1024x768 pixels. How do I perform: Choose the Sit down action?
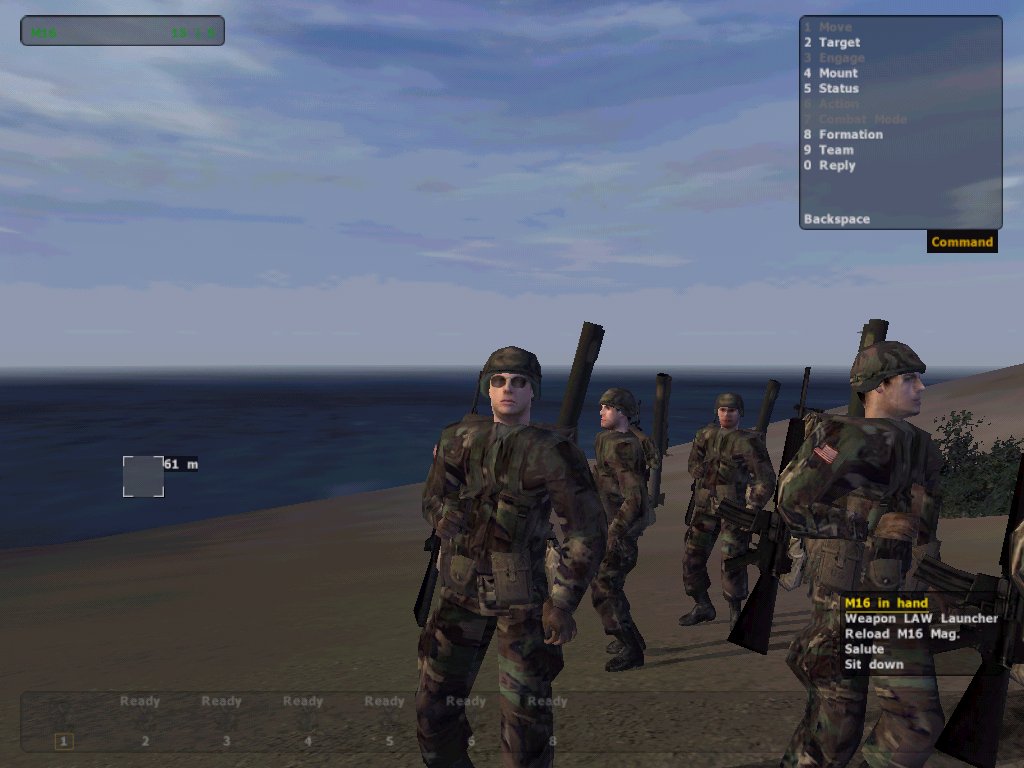(x=873, y=665)
